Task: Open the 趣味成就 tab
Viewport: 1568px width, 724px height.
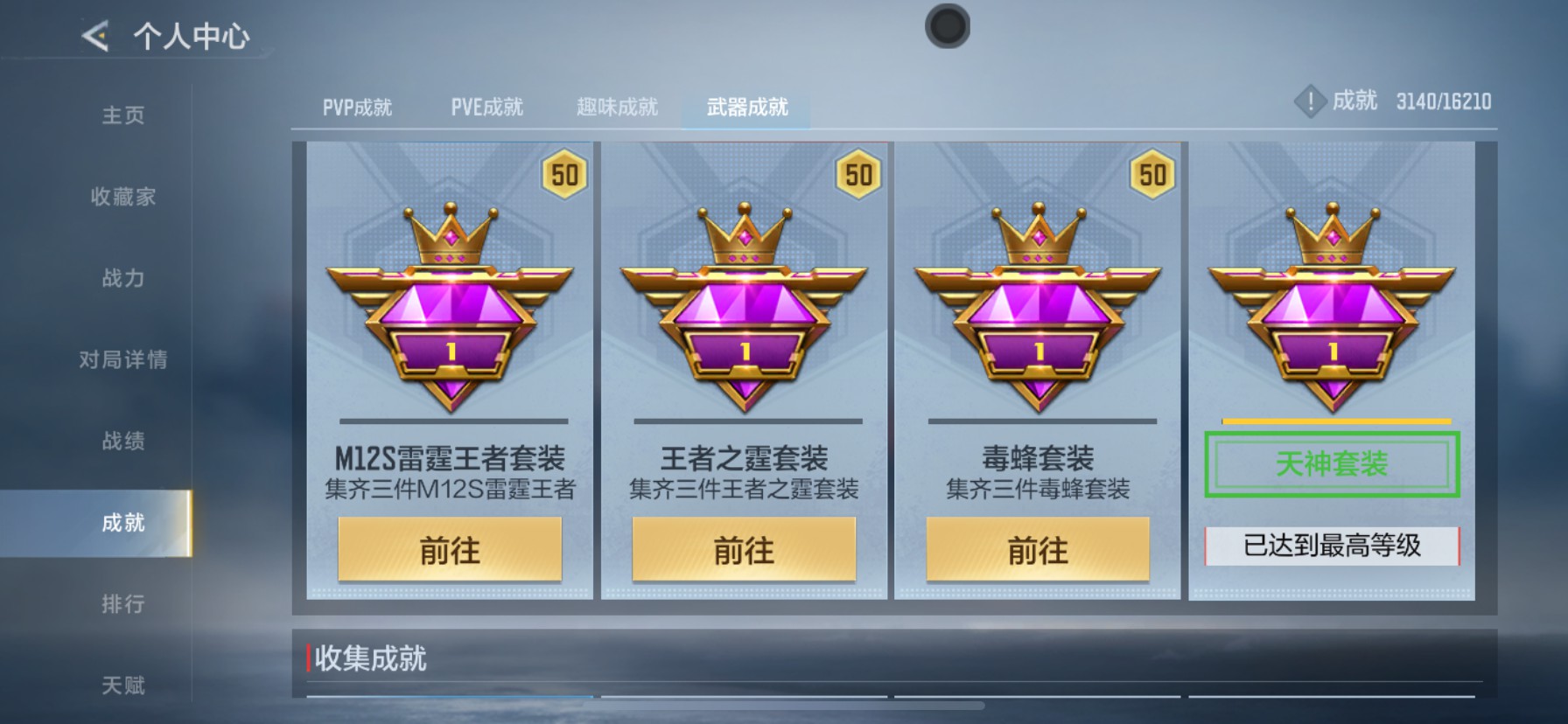Action: click(618, 106)
